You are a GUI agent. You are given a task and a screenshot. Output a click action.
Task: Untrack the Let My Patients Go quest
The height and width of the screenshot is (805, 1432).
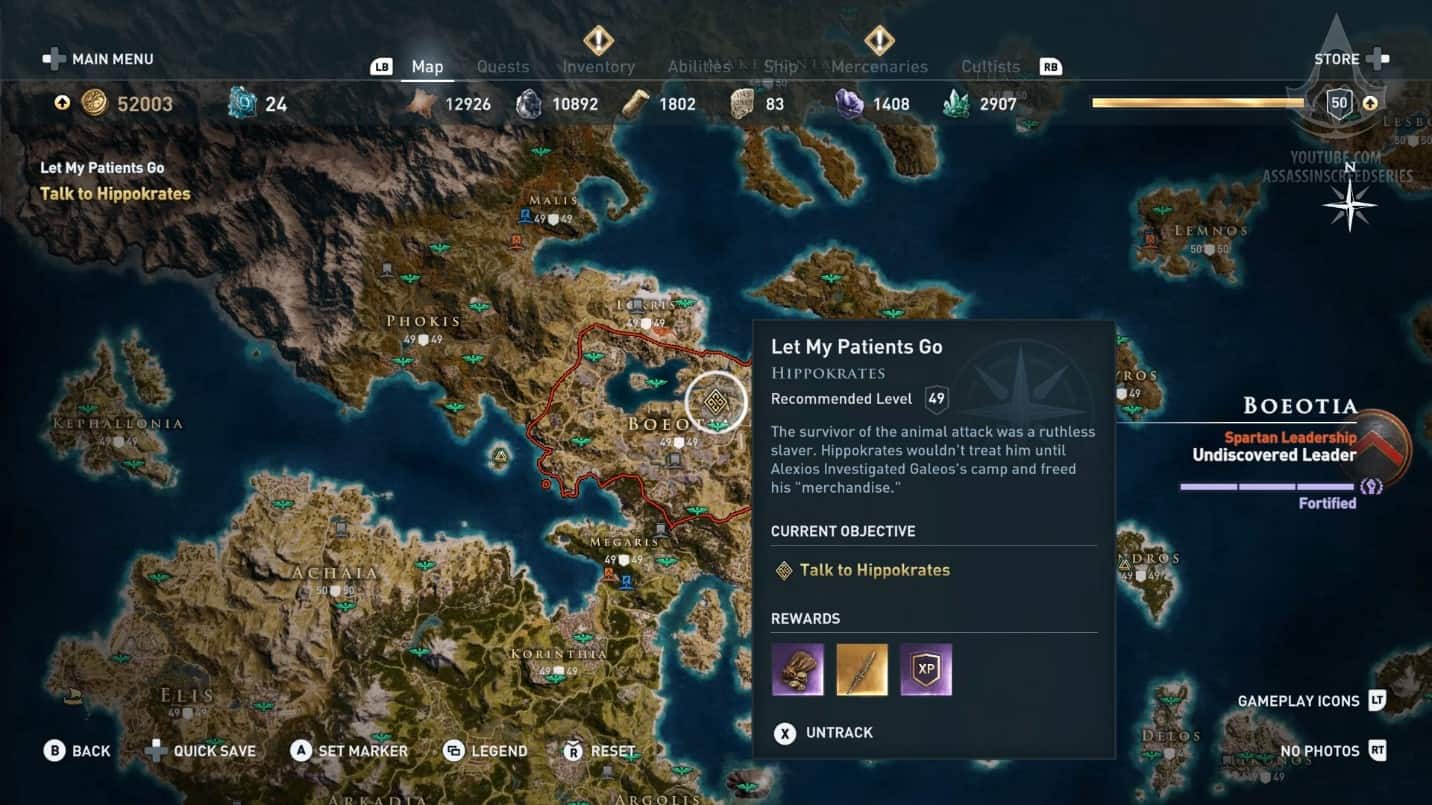coord(825,733)
